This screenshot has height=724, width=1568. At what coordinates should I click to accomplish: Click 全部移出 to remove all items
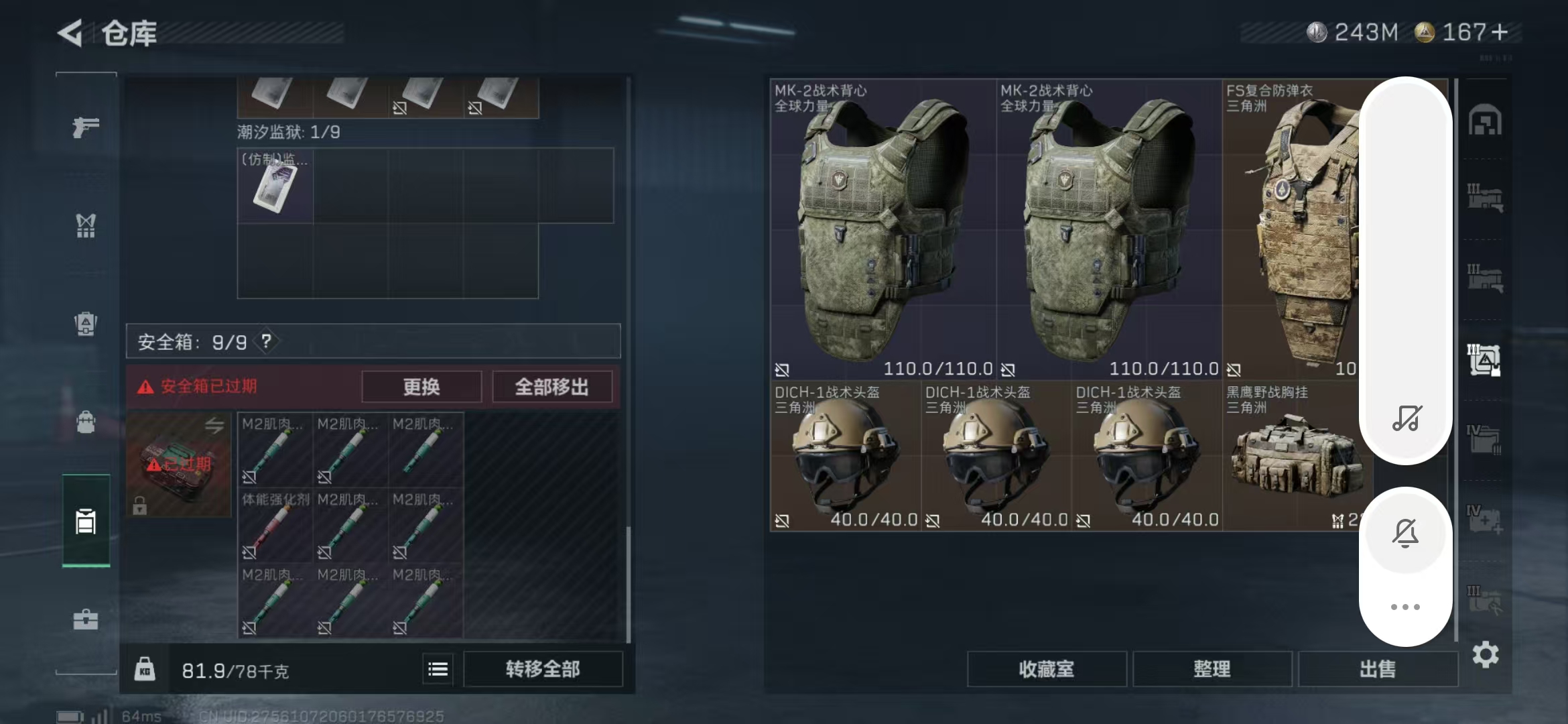pos(551,387)
